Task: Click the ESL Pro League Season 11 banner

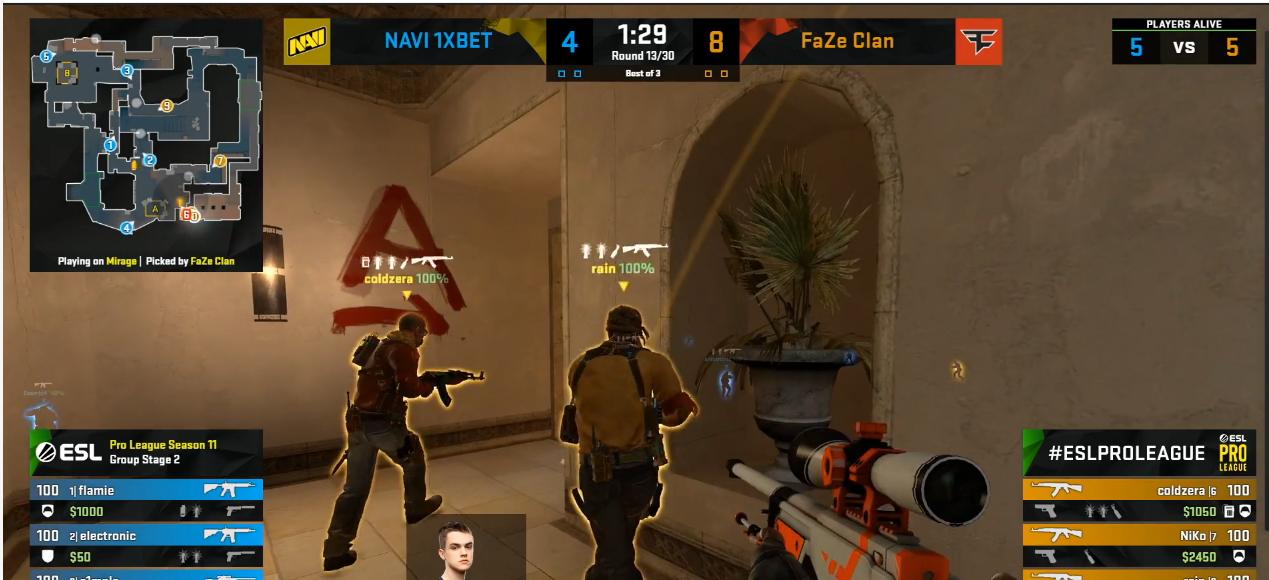Action: click(x=147, y=452)
